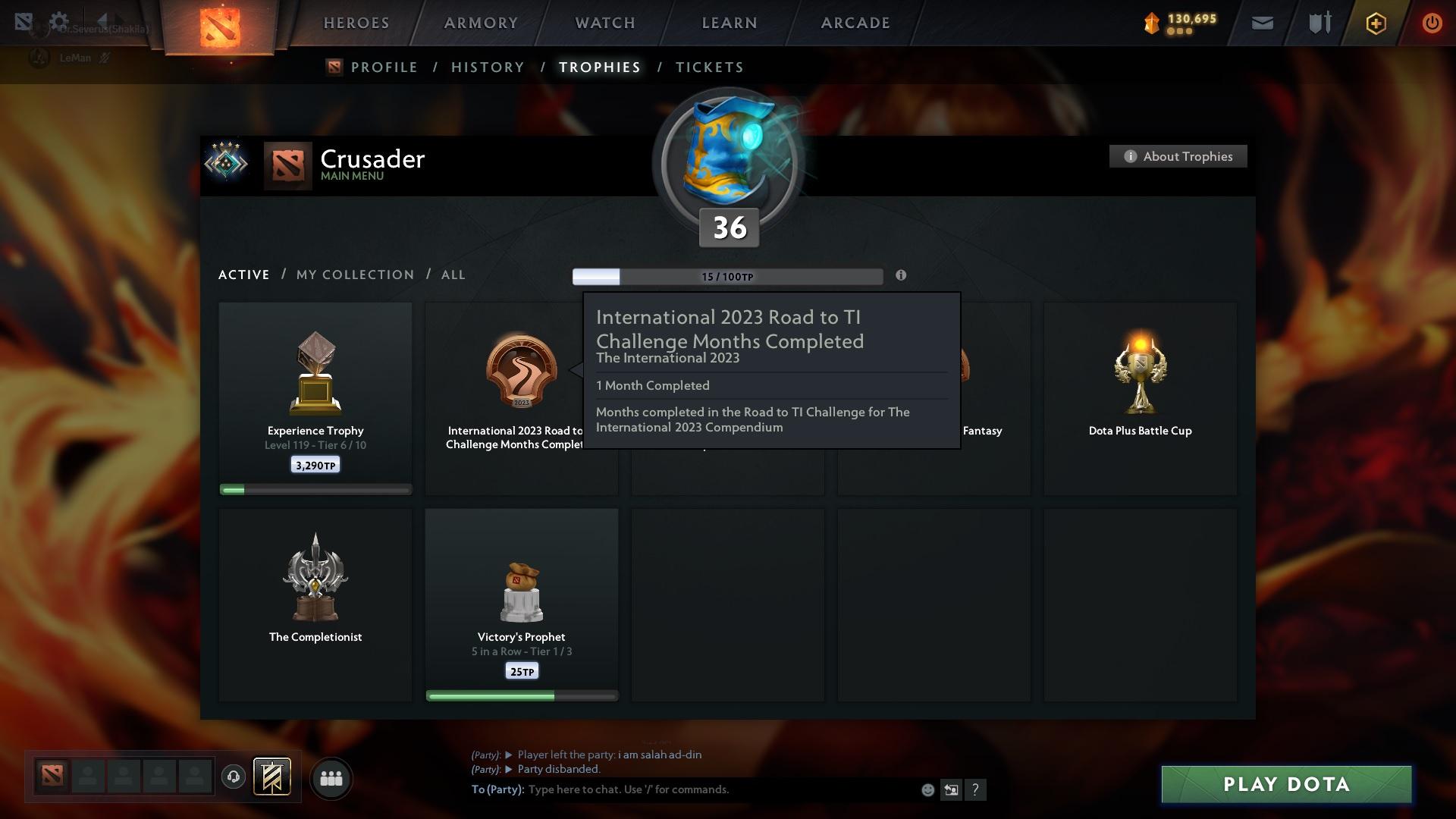Image resolution: width=1456 pixels, height=819 pixels.
Task: Open the Dota 2 settings gear
Action: [59, 22]
